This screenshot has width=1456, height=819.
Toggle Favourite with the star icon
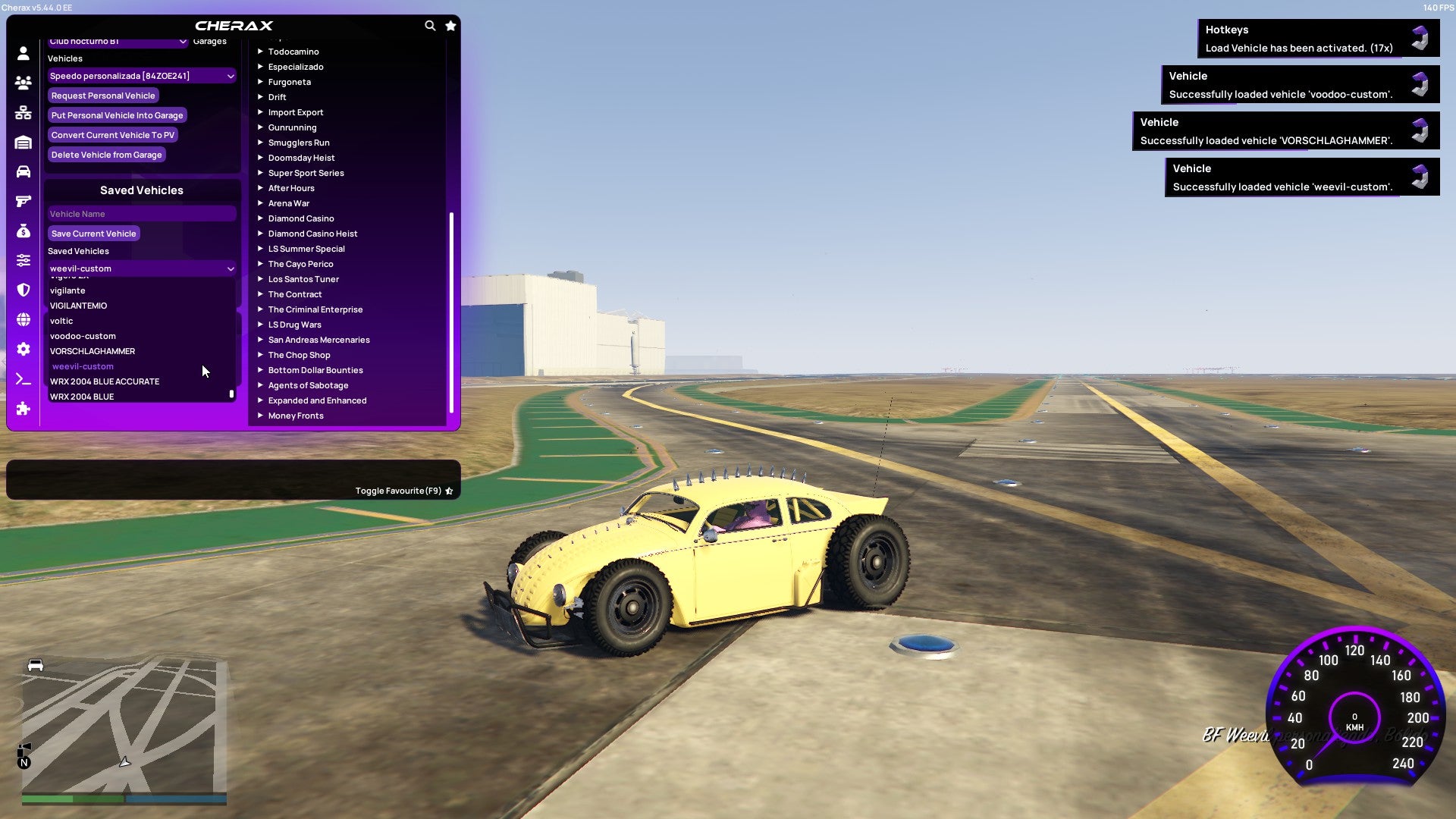[448, 491]
